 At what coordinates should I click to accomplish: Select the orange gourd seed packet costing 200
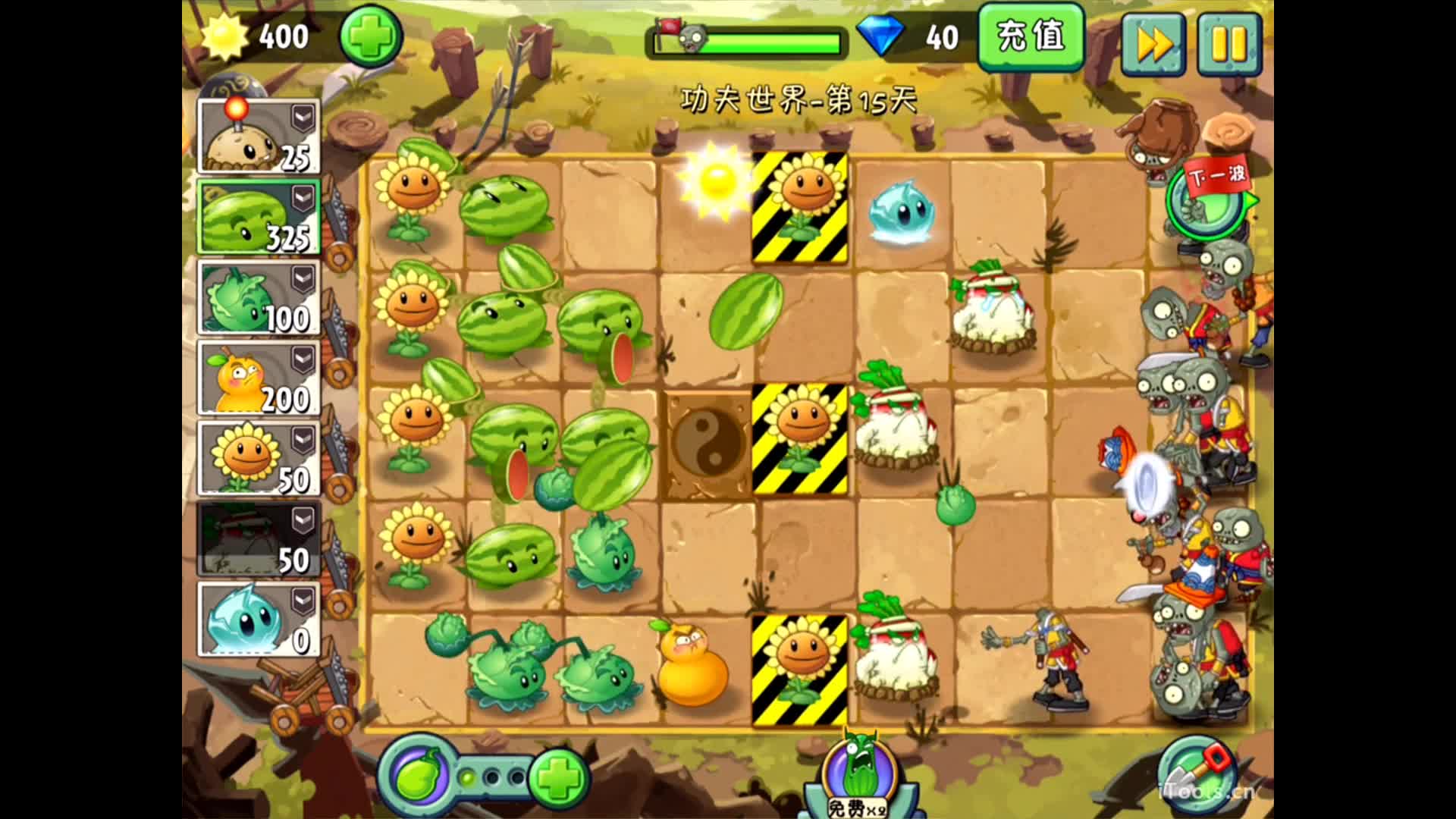(x=258, y=378)
